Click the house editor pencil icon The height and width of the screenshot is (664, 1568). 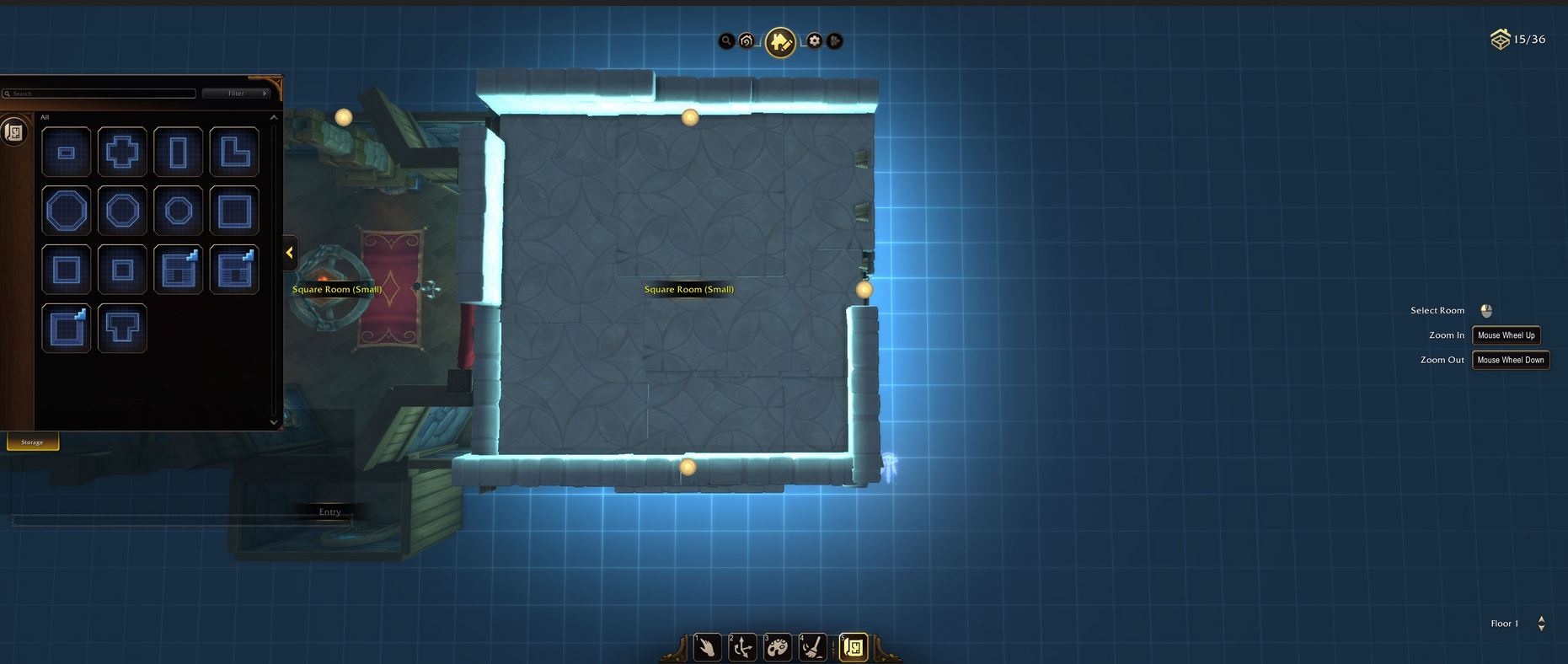tap(780, 41)
